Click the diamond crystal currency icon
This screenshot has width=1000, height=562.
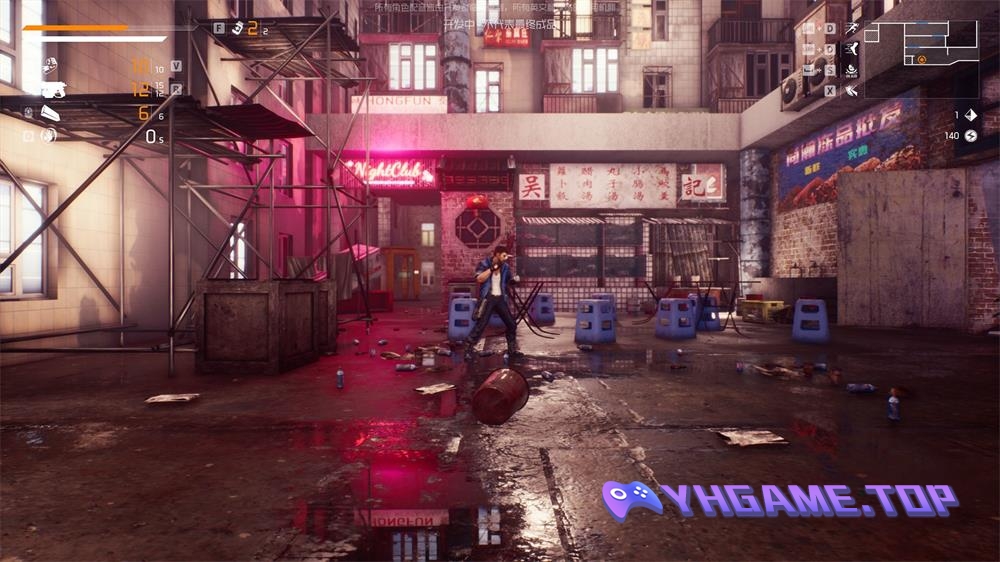click(969, 115)
